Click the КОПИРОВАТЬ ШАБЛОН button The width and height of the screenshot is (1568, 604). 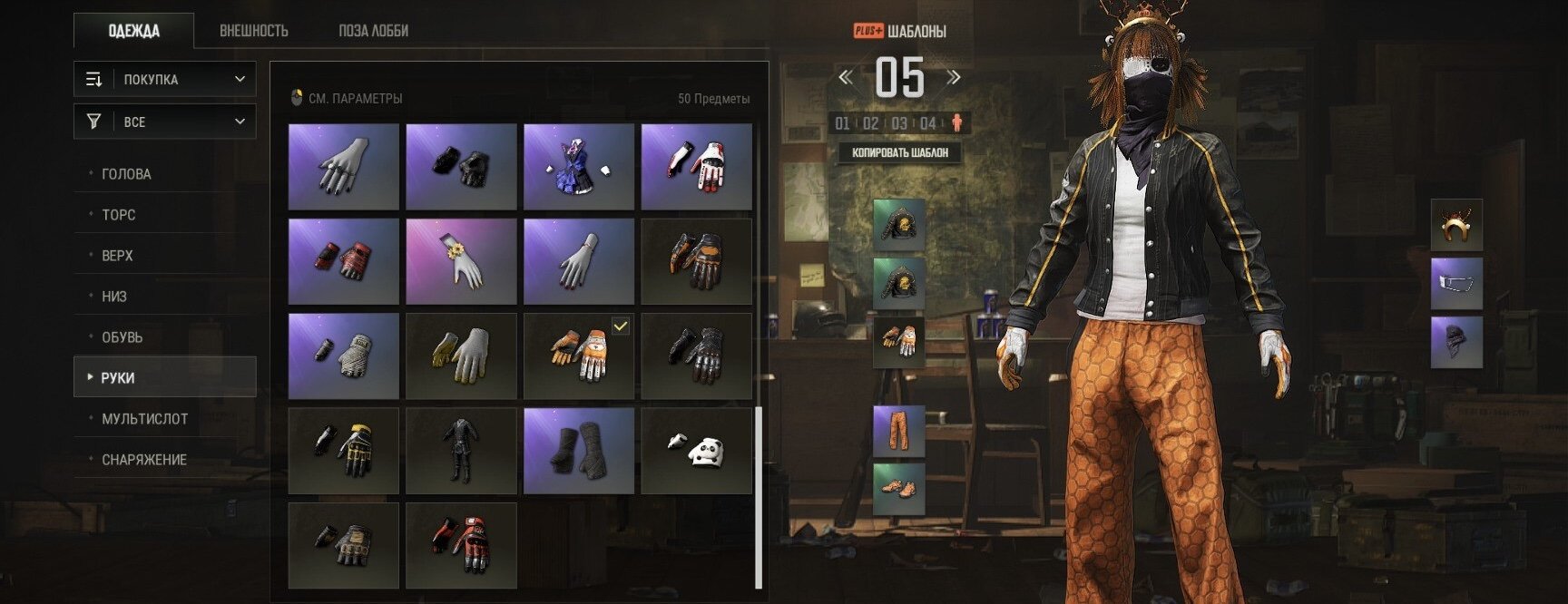tap(900, 152)
